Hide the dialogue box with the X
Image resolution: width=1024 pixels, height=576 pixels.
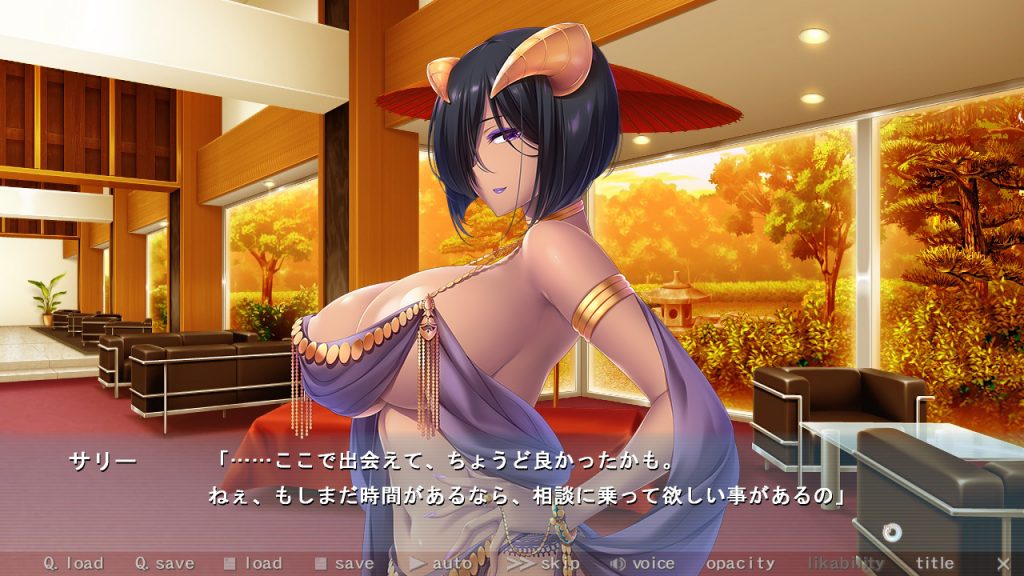(x=1004, y=563)
